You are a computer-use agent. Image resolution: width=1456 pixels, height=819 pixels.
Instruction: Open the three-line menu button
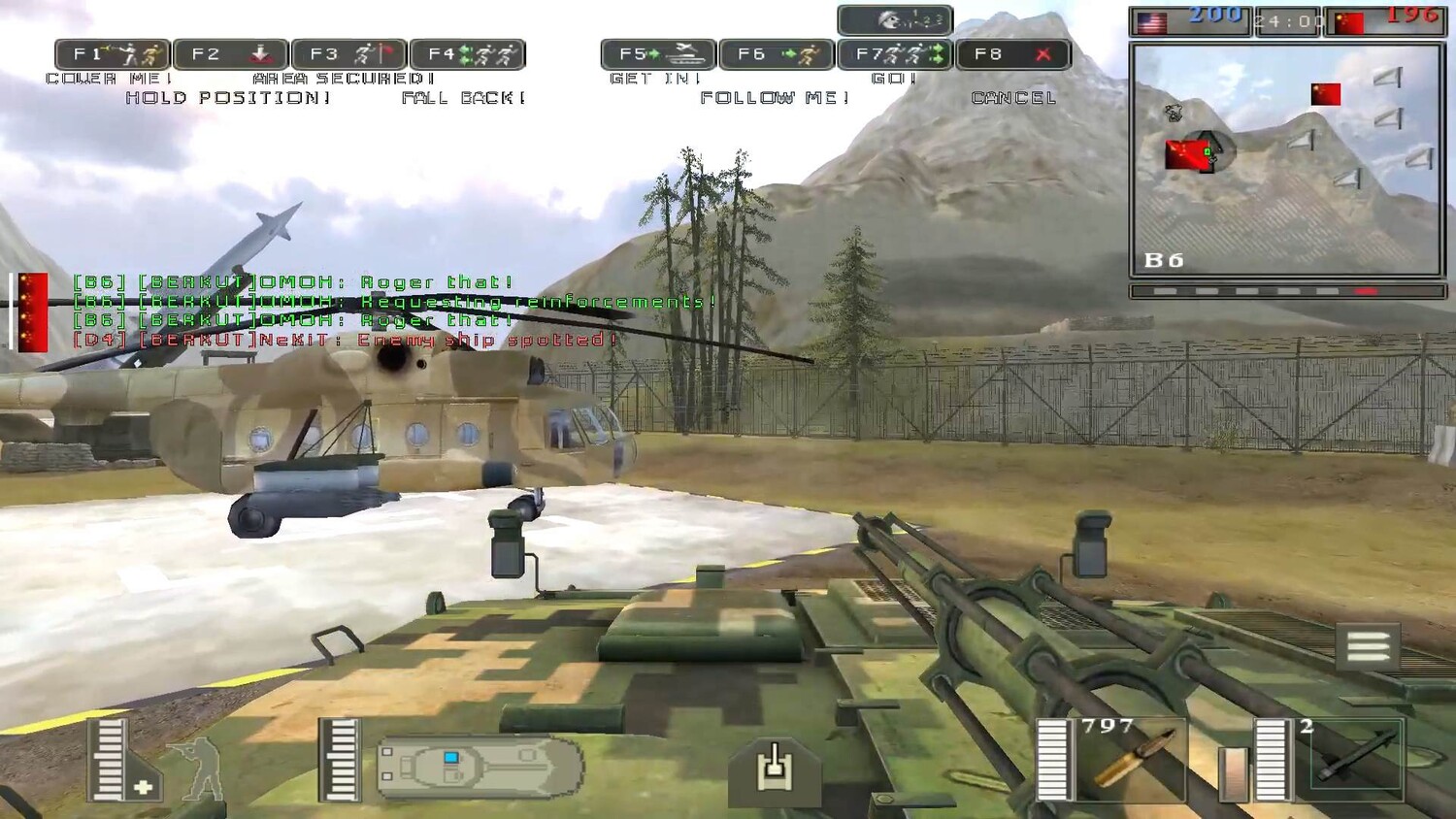1368,647
